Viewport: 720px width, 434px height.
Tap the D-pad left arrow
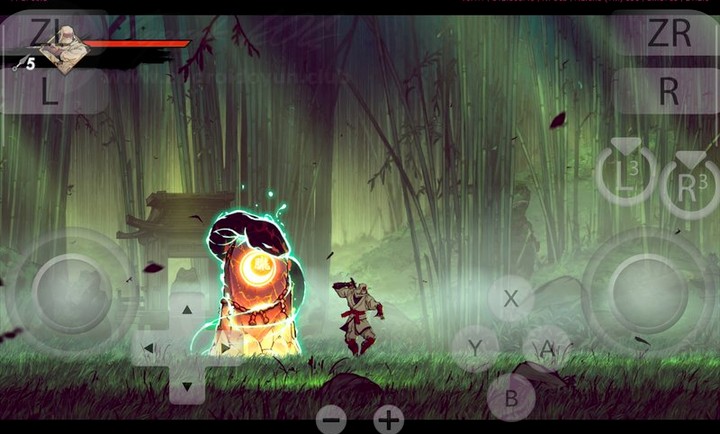tap(148, 348)
